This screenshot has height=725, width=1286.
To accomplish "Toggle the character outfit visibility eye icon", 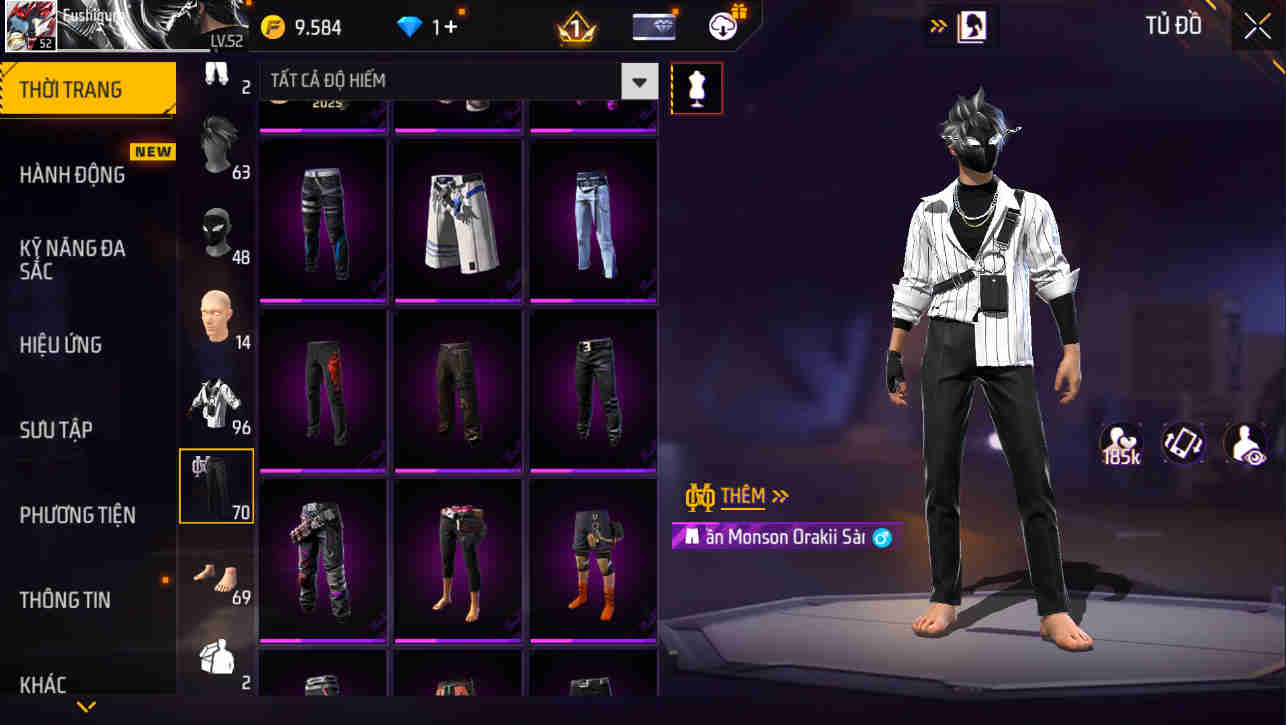I will 1246,443.
